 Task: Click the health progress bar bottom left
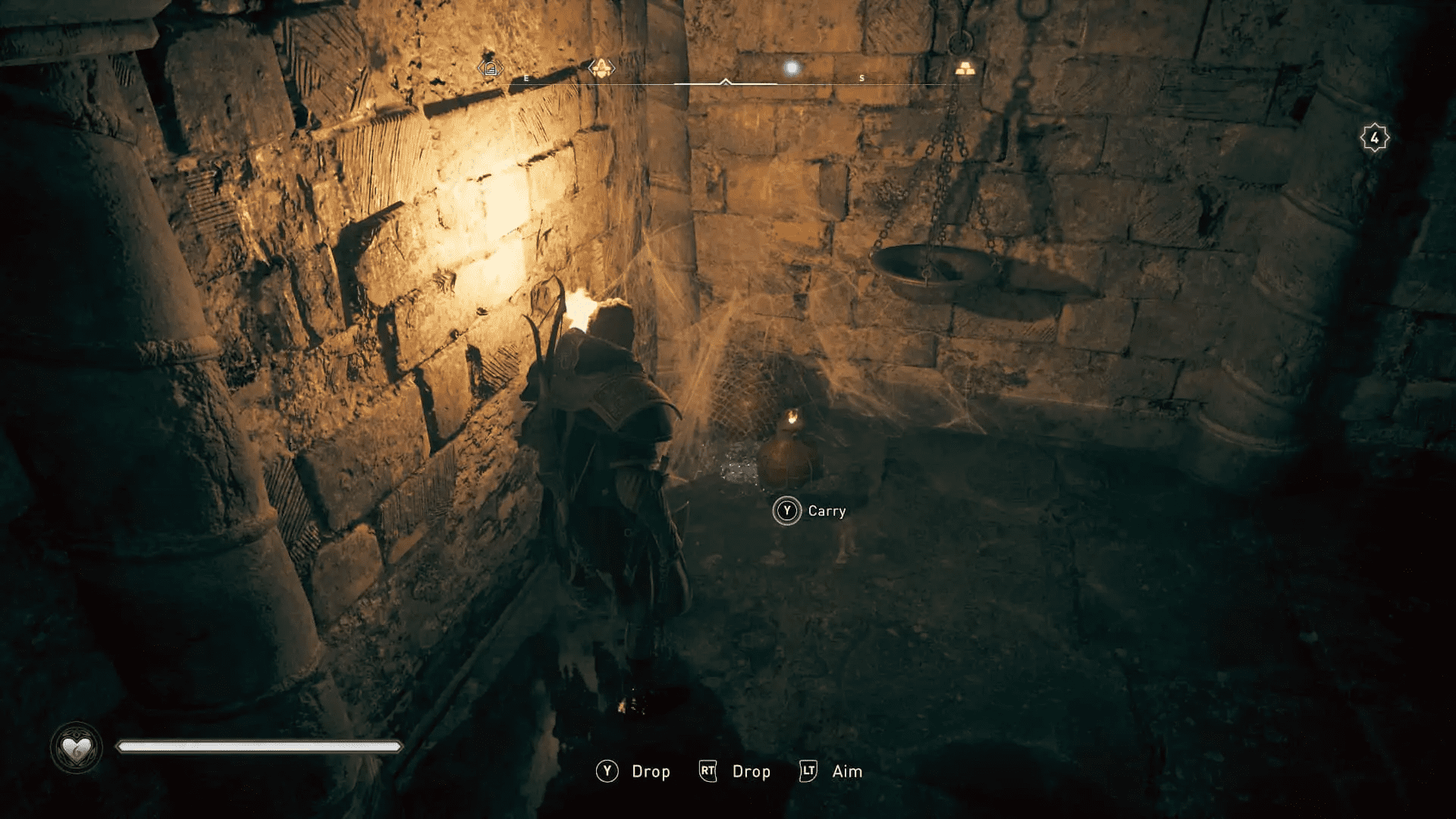pyautogui.click(x=258, y=746)
